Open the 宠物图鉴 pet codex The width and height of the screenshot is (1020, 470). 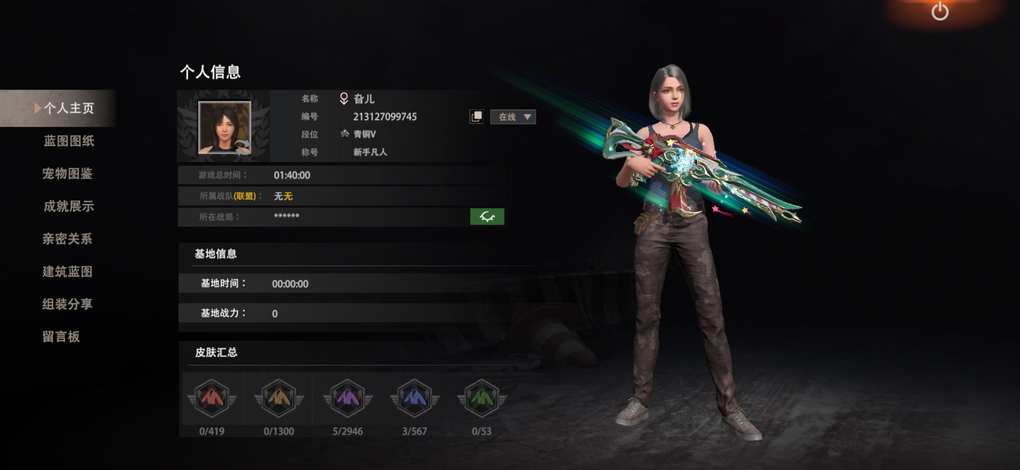pyautogui.click(x=68, y=174)
